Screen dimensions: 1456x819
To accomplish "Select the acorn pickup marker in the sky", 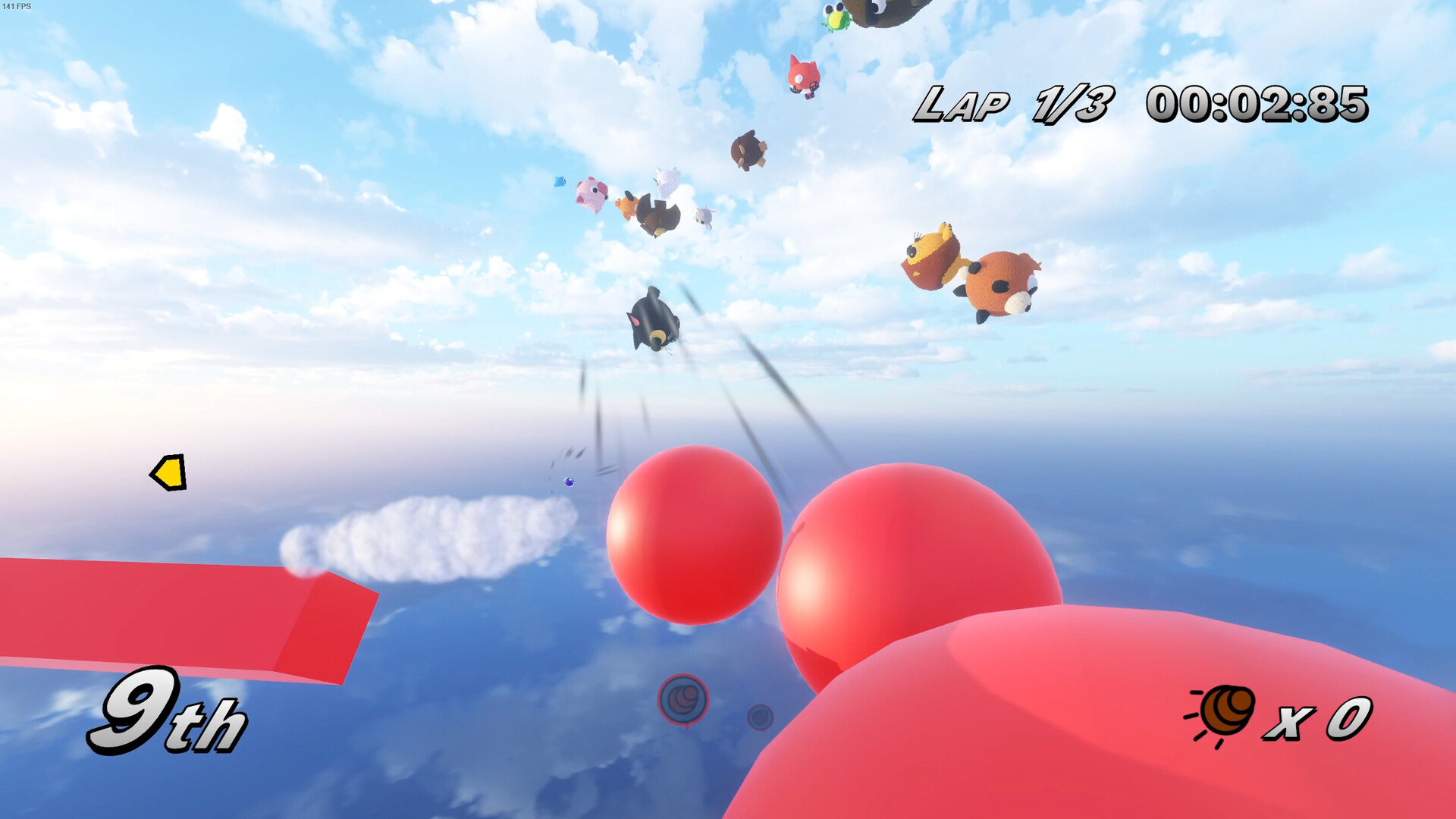I will (682, 696).
